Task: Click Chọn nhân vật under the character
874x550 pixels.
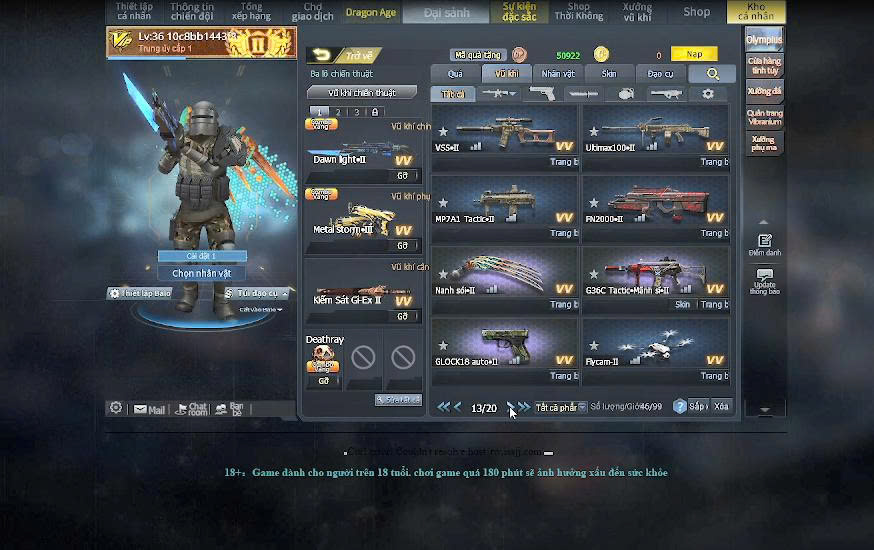Action: coord(201,273)
